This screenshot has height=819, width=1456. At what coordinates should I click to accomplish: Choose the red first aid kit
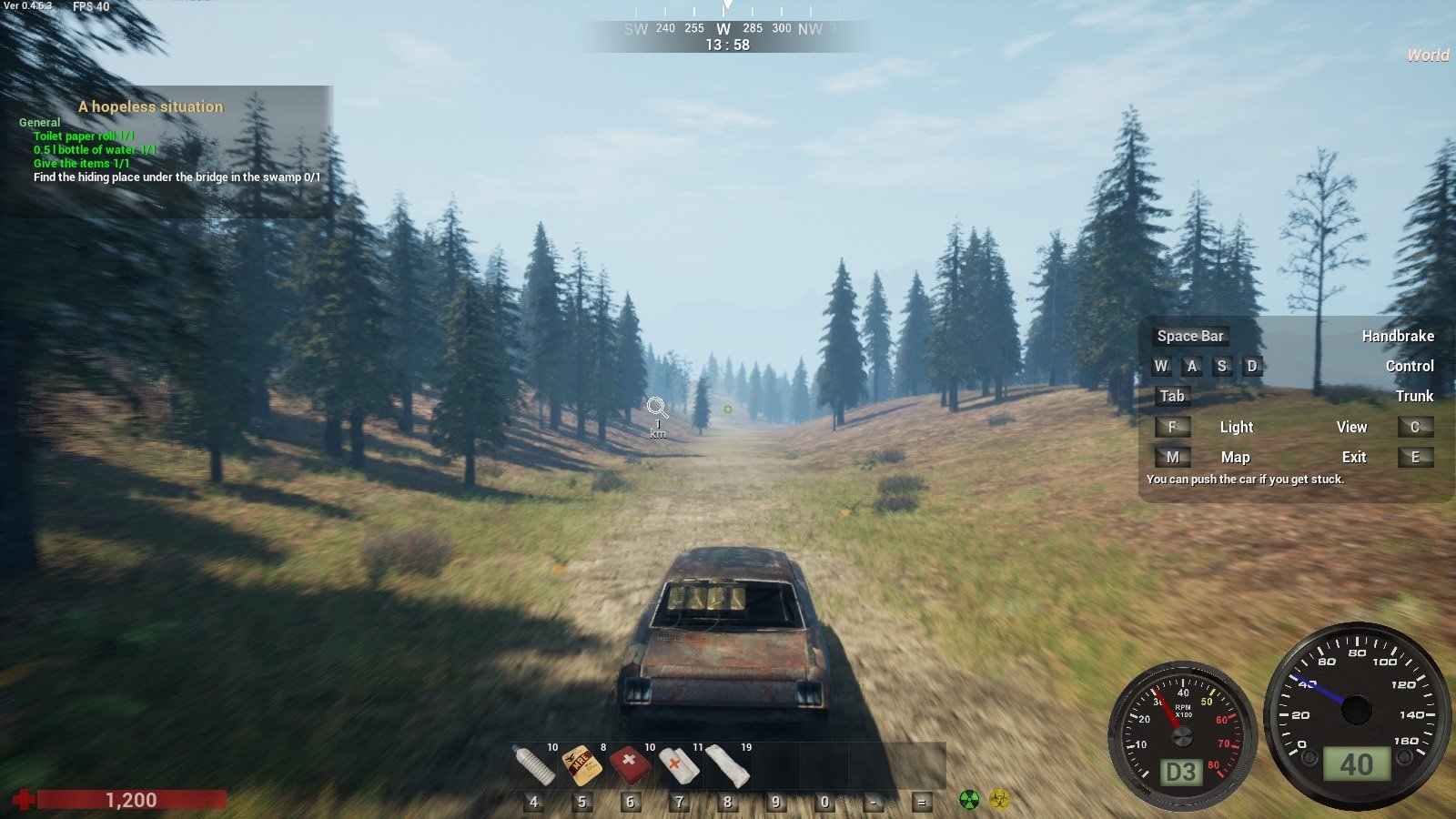tap(630, 765)
